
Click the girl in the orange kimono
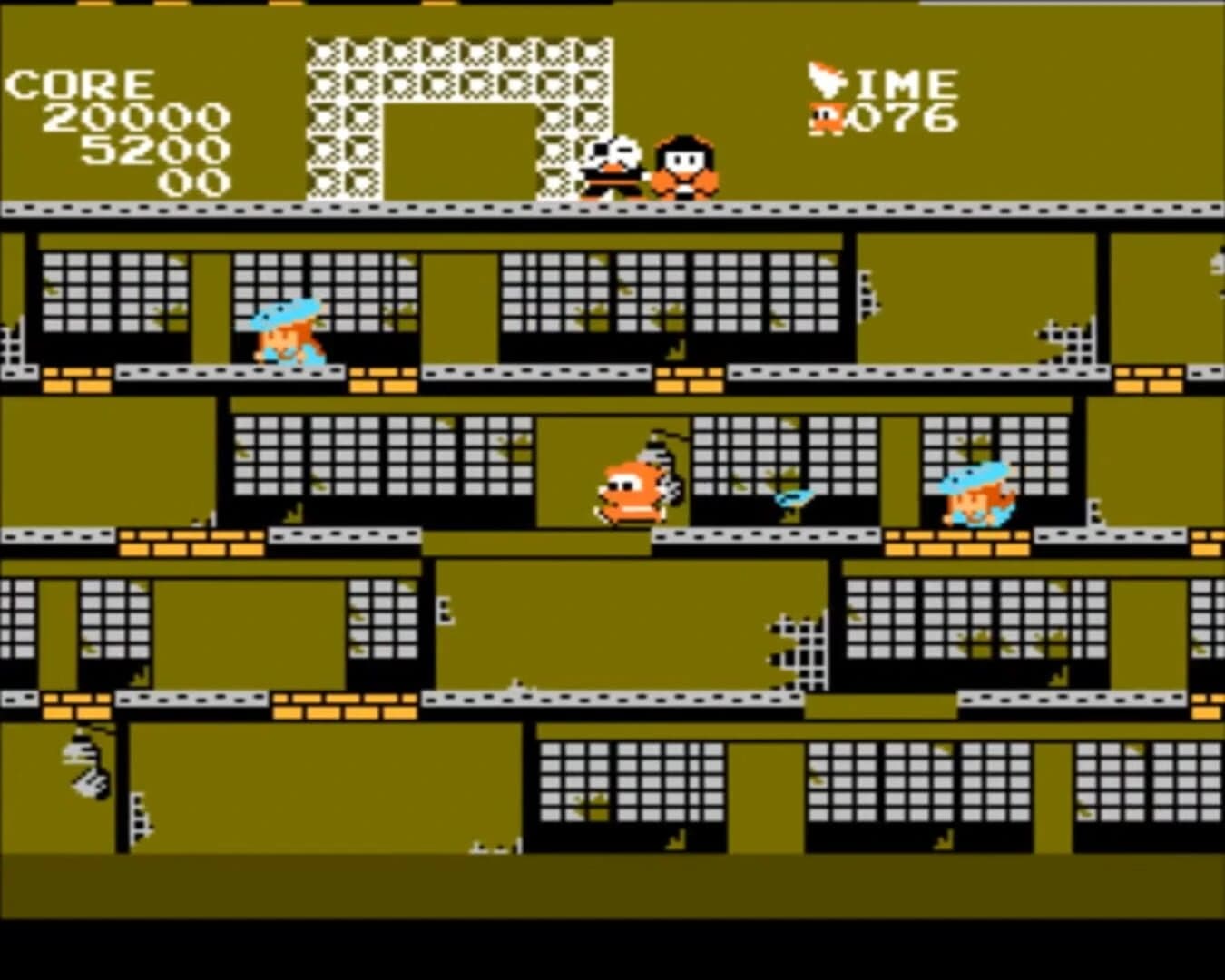685,168
